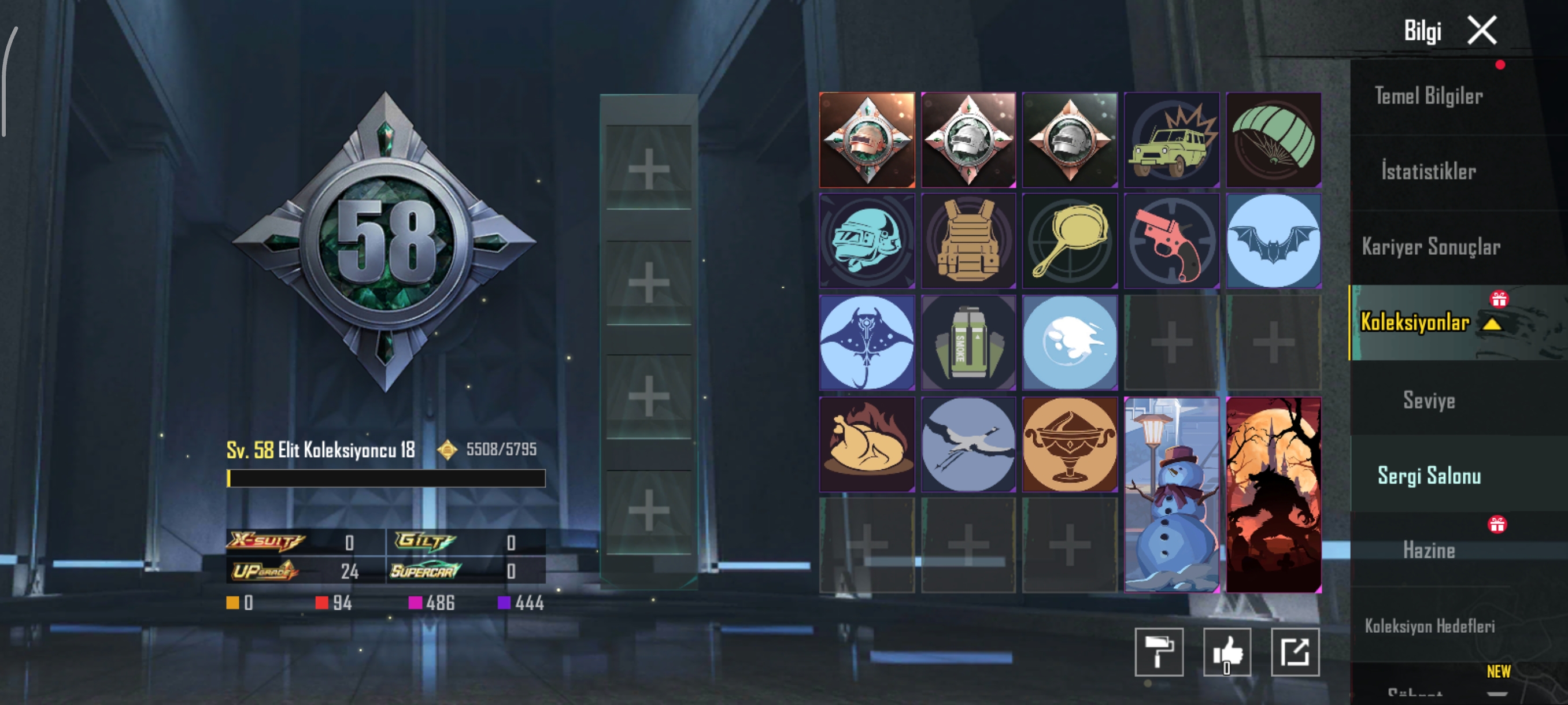The image size is (1568, 705).
Task: Open the Temel Bilgiler tab
Action: click(x=1428, y=96)
